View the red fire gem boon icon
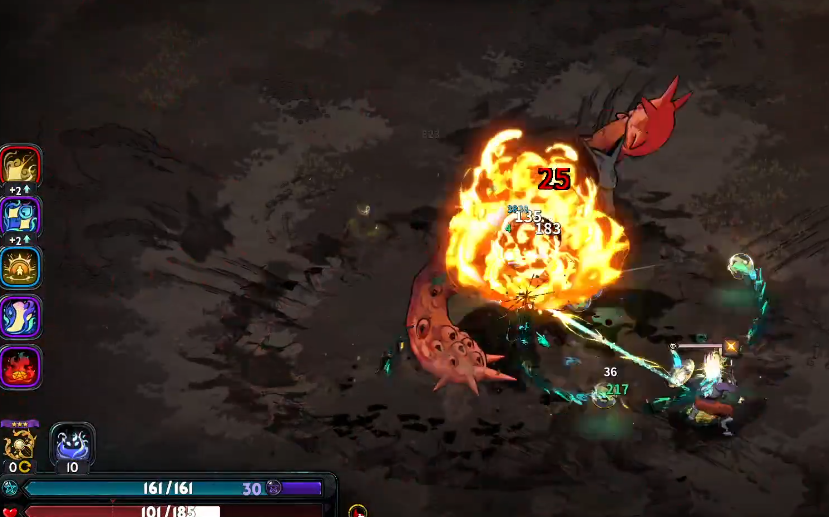Screen dimensions: 829x517 coord(20,367)
